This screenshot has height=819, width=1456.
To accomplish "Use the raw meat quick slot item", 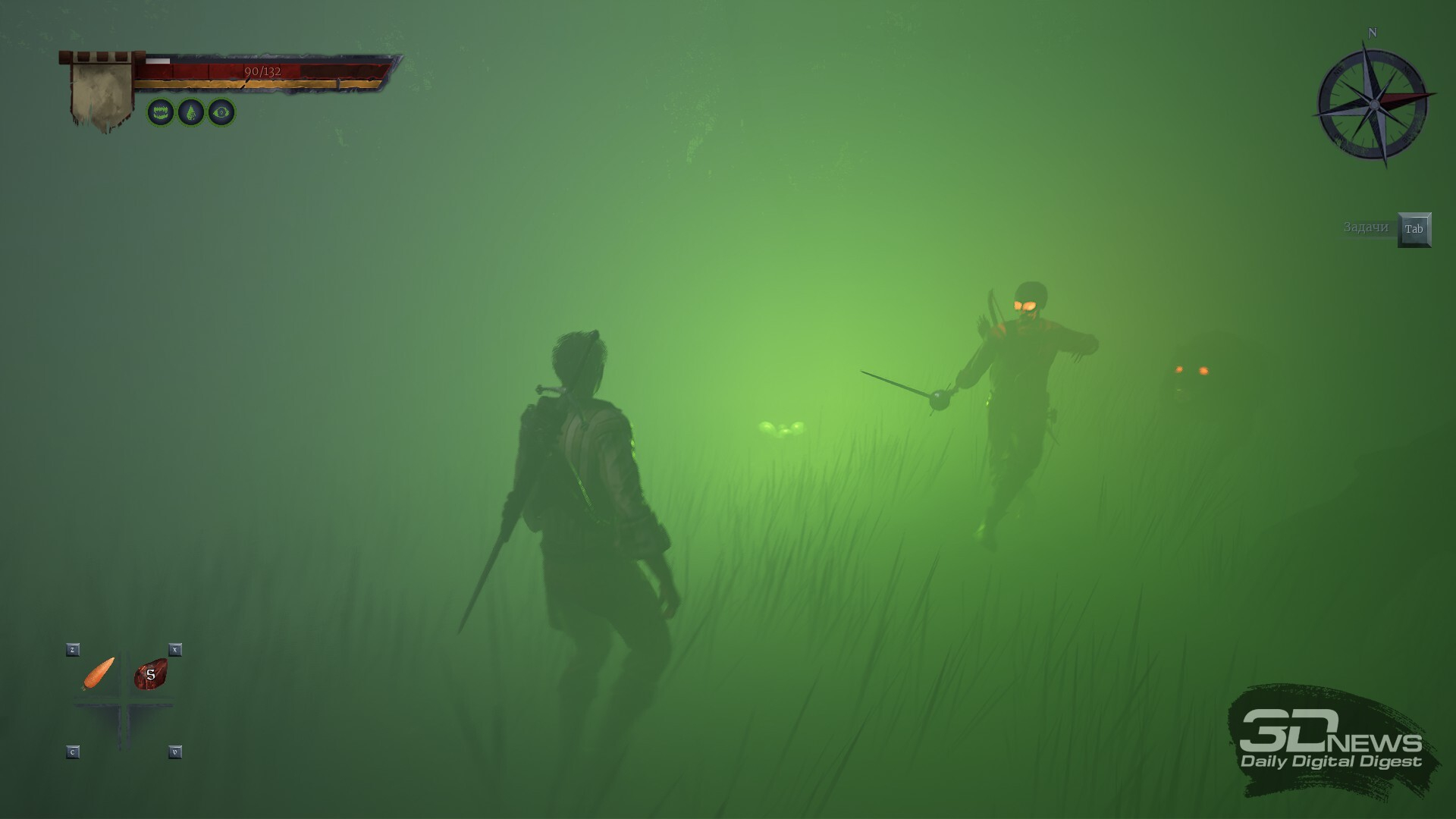I will tap(150, 674).
